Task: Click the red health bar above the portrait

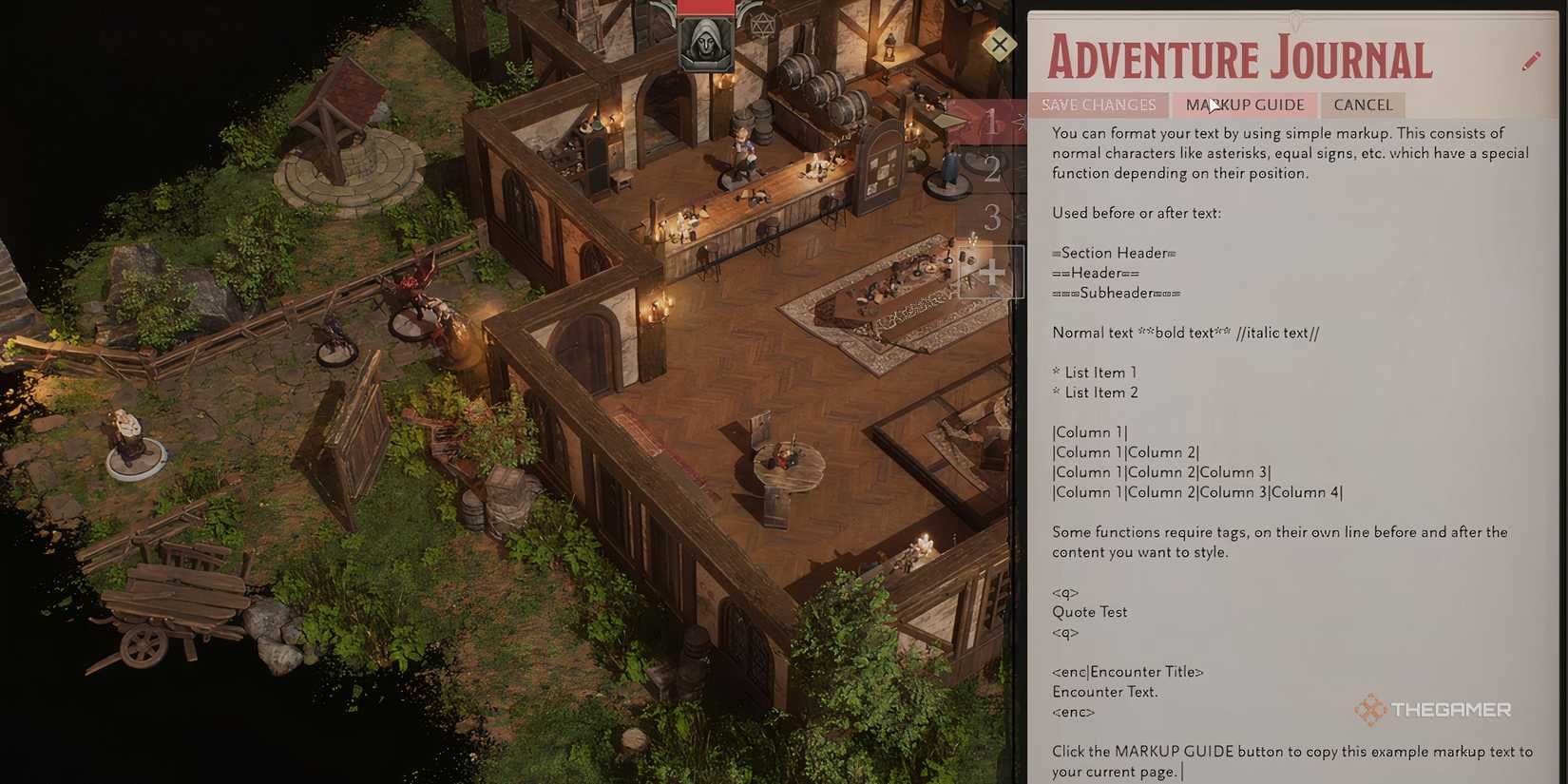Action: [x=705, y=7]
